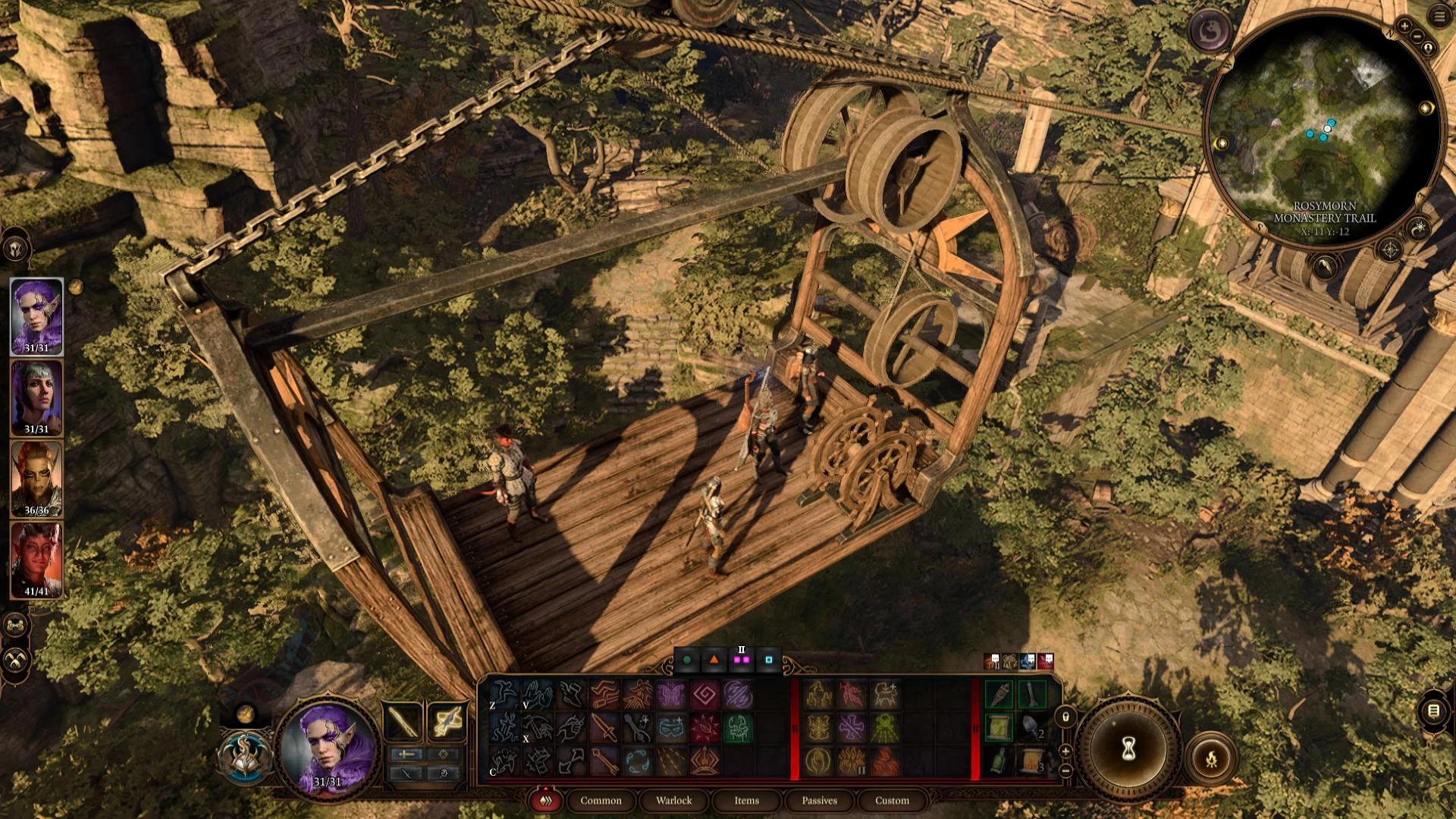Cast the purple butterfly spell

pos(671,695)
